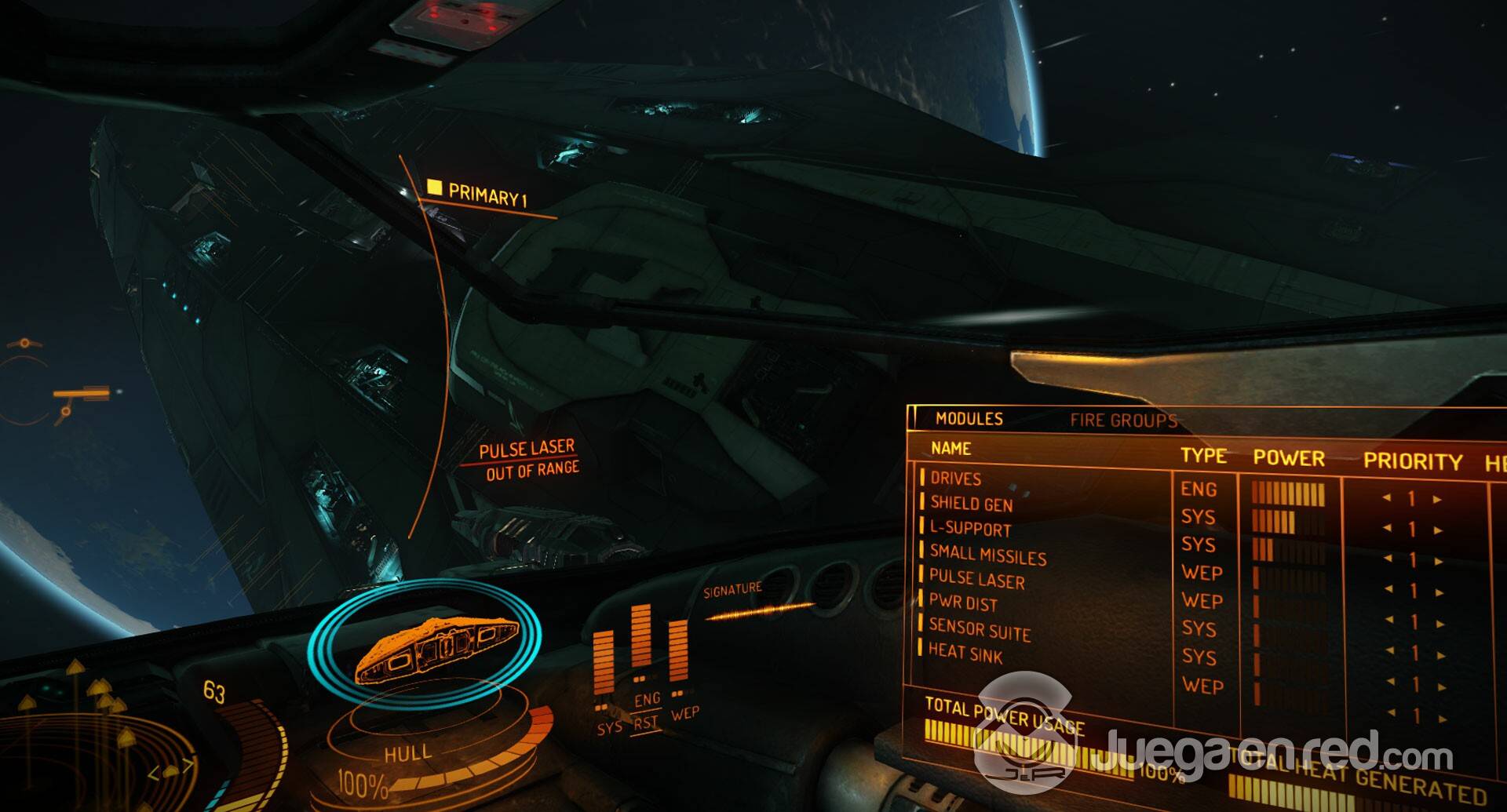Pick the Small Missiles module
Screen dimensions: 1507x812
(x=987, y=555)
